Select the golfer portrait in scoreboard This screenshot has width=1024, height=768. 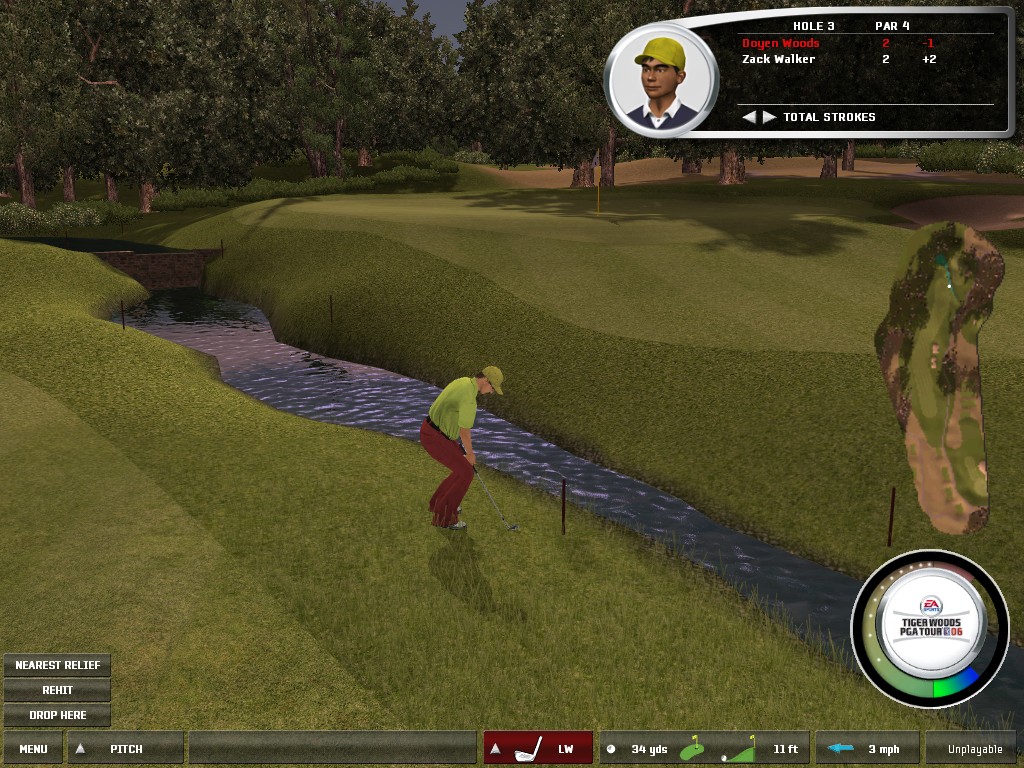coord(661,80)
